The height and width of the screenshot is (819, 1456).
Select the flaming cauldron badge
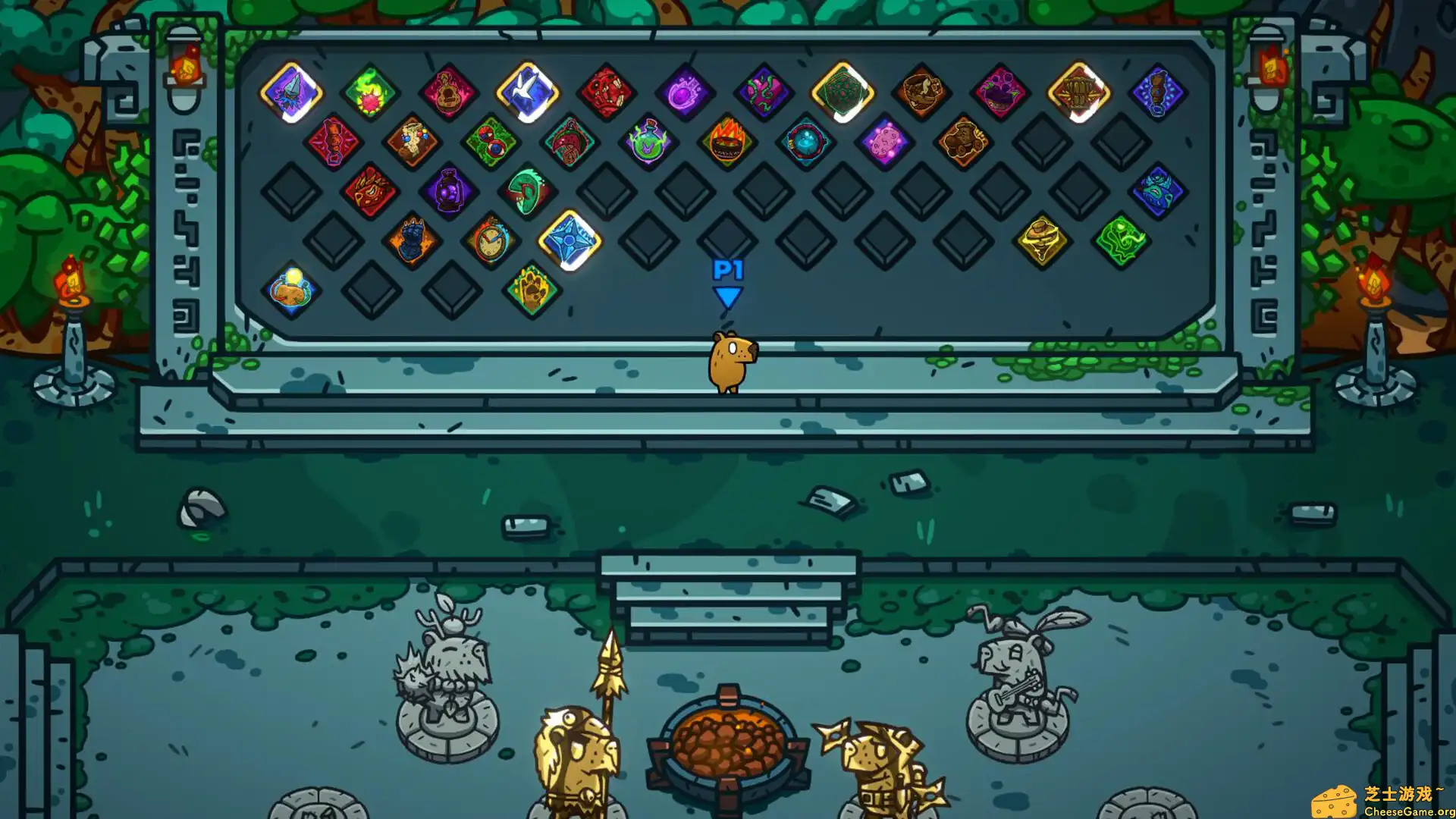pyautogui.click(x=726, y=141)
